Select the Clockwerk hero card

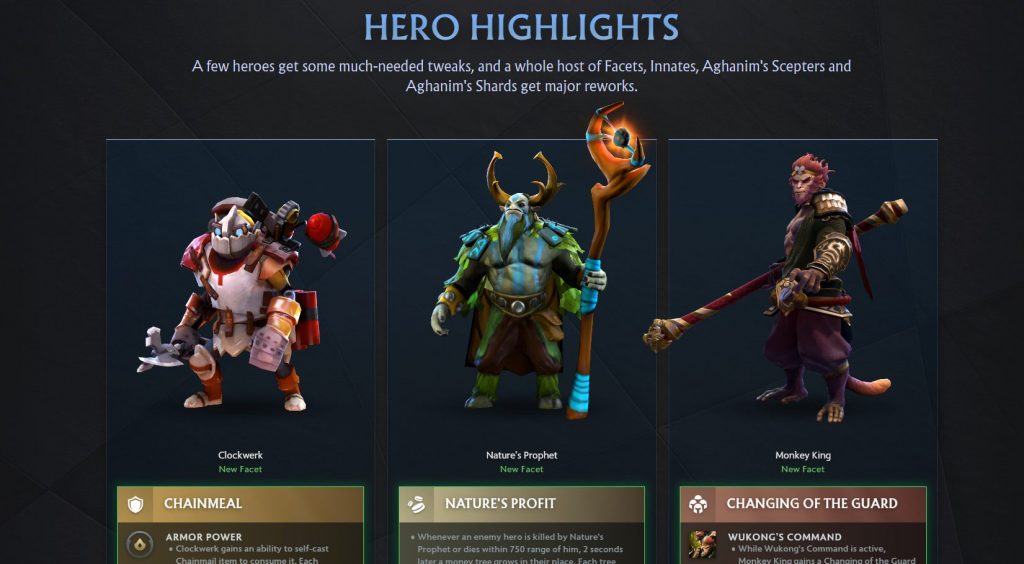(240, 300)
